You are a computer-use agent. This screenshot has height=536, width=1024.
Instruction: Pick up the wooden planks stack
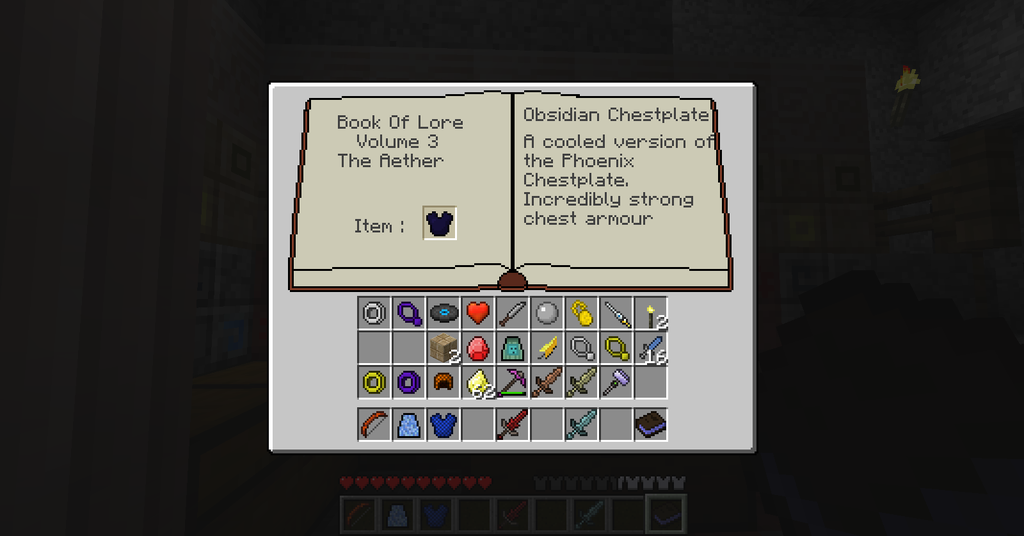[x=443, y=348]
